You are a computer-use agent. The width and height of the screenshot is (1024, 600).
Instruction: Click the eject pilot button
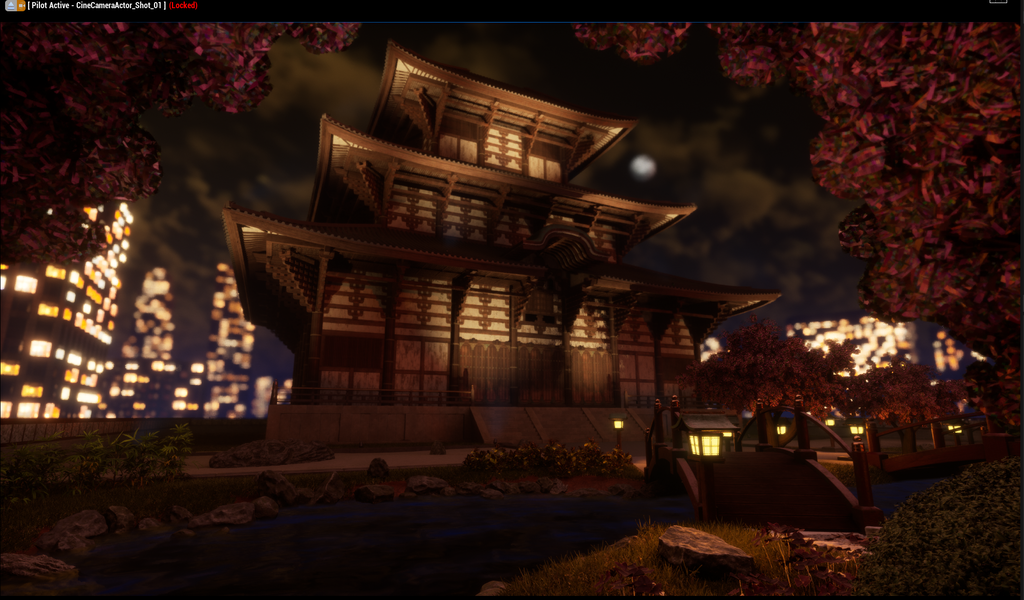9,5
